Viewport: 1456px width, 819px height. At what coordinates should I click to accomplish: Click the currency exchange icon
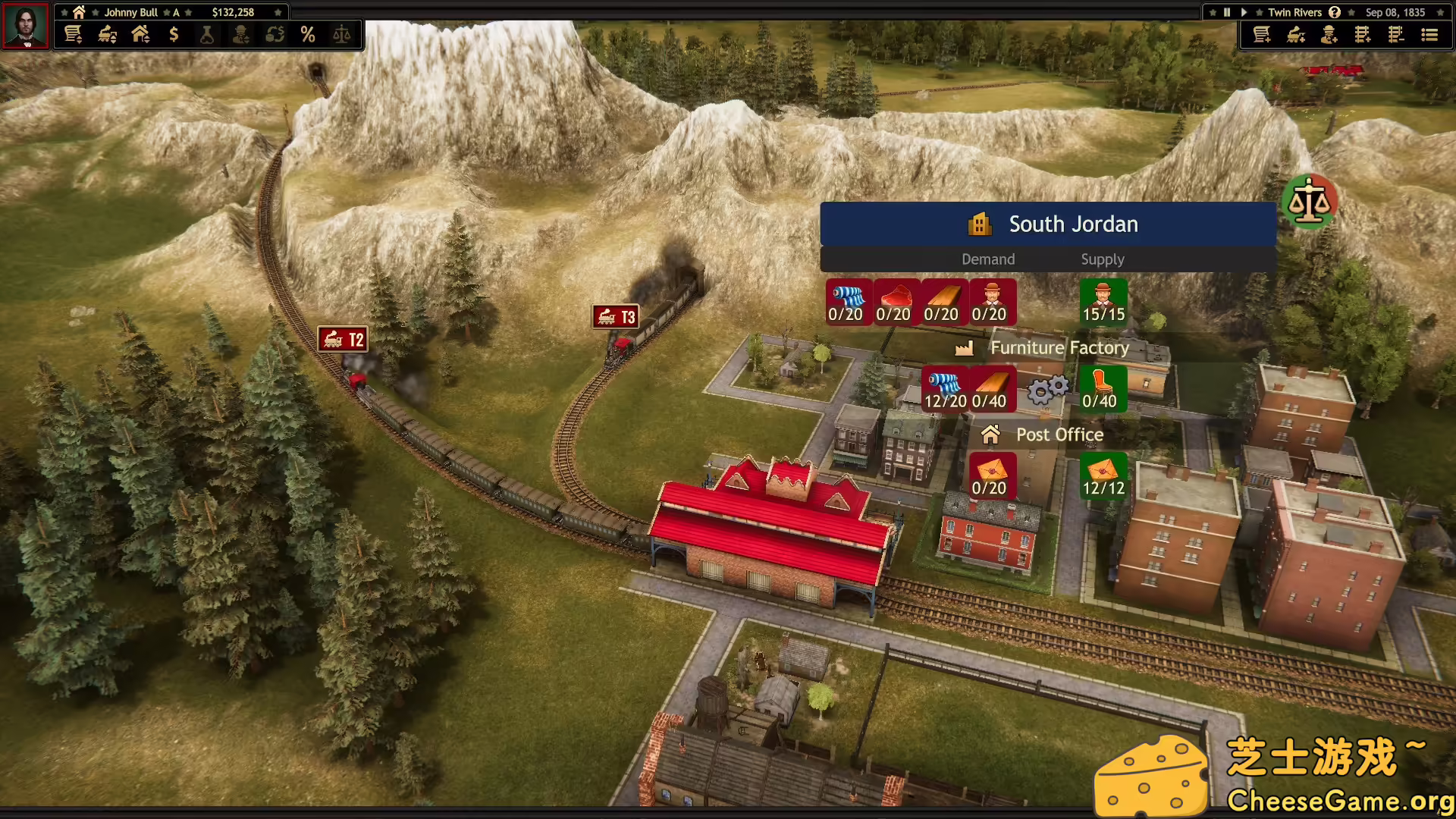pos(275,34)
